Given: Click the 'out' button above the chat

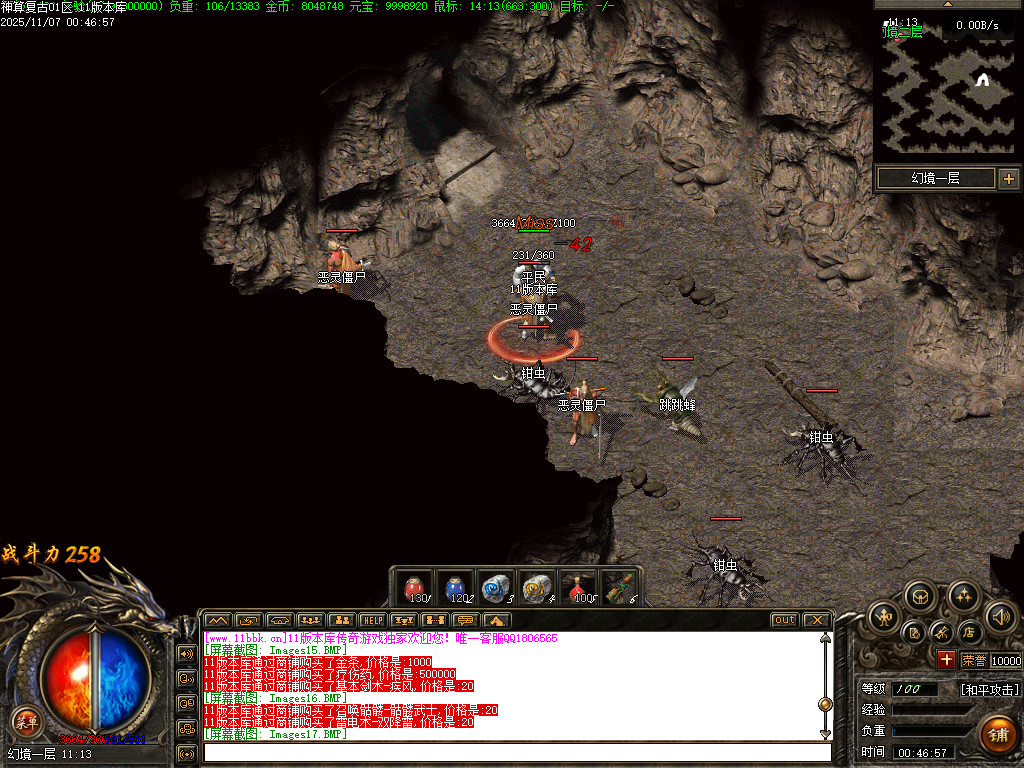Looking at the screenshot, I should (x=784, y=620).
